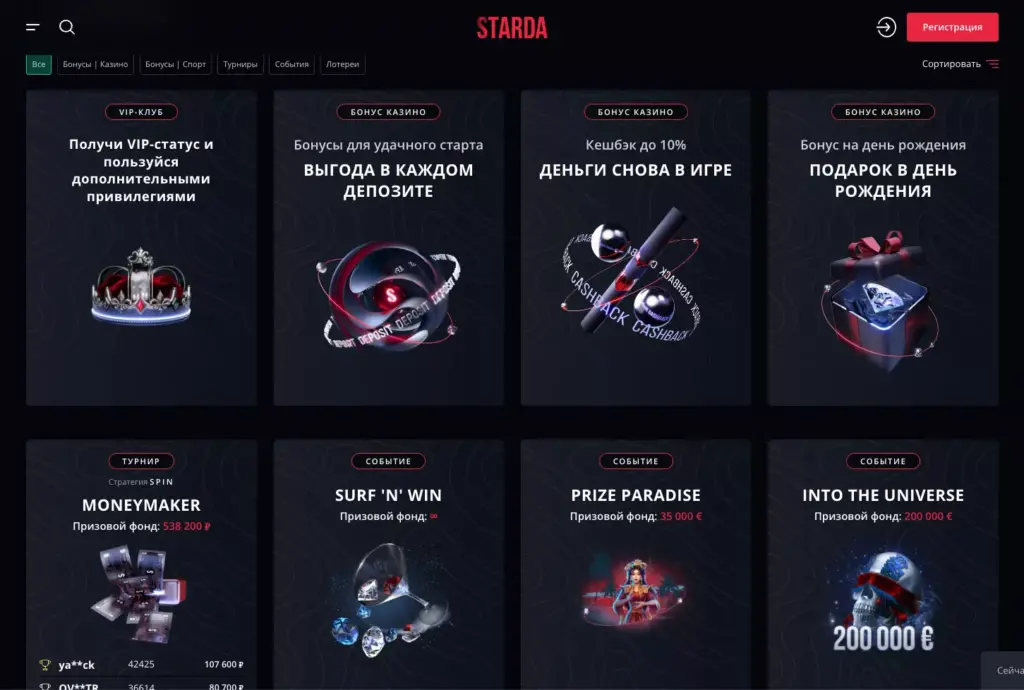Click the Регистрация button
Viewport: 1024px width, 690px height.
point(952,28)
